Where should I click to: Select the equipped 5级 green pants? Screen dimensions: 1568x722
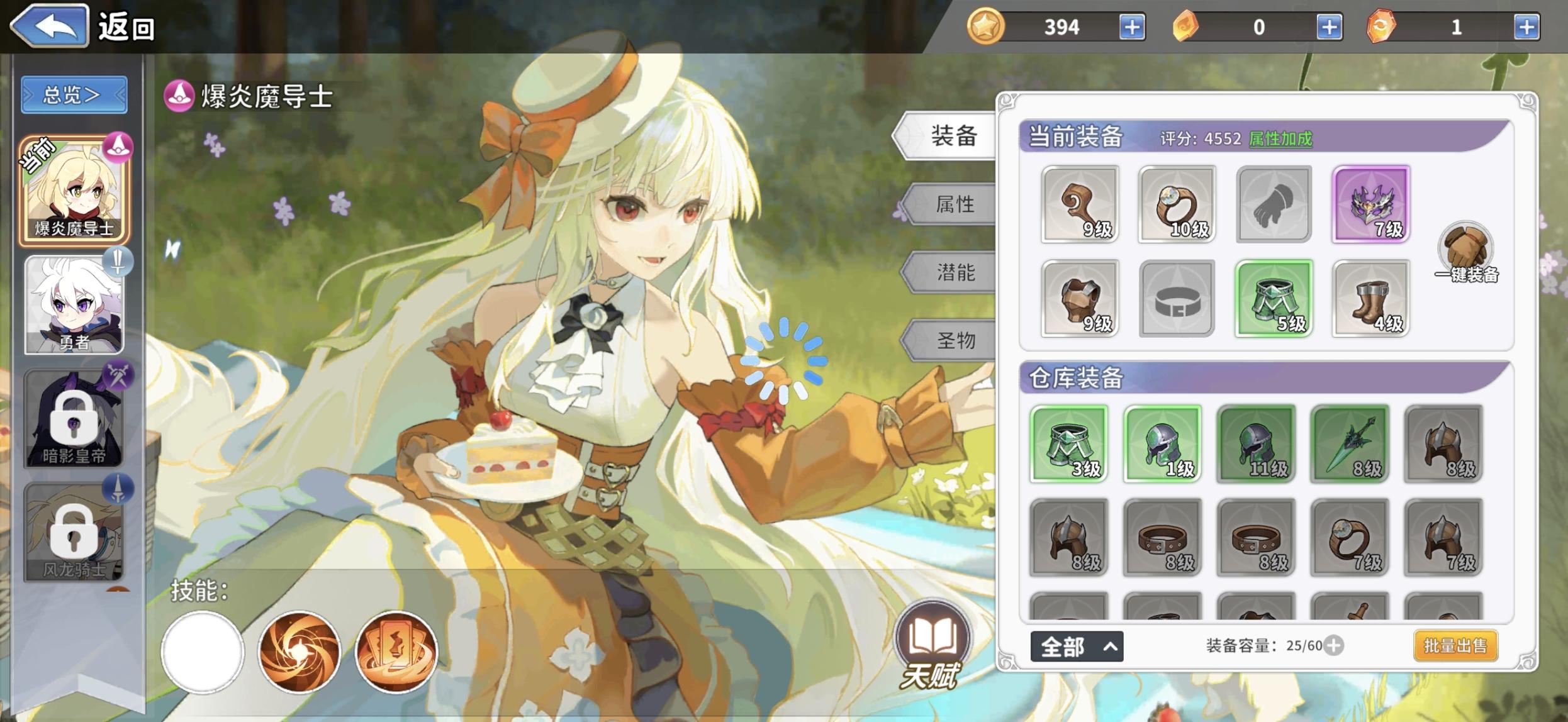tap(1273, 299)
